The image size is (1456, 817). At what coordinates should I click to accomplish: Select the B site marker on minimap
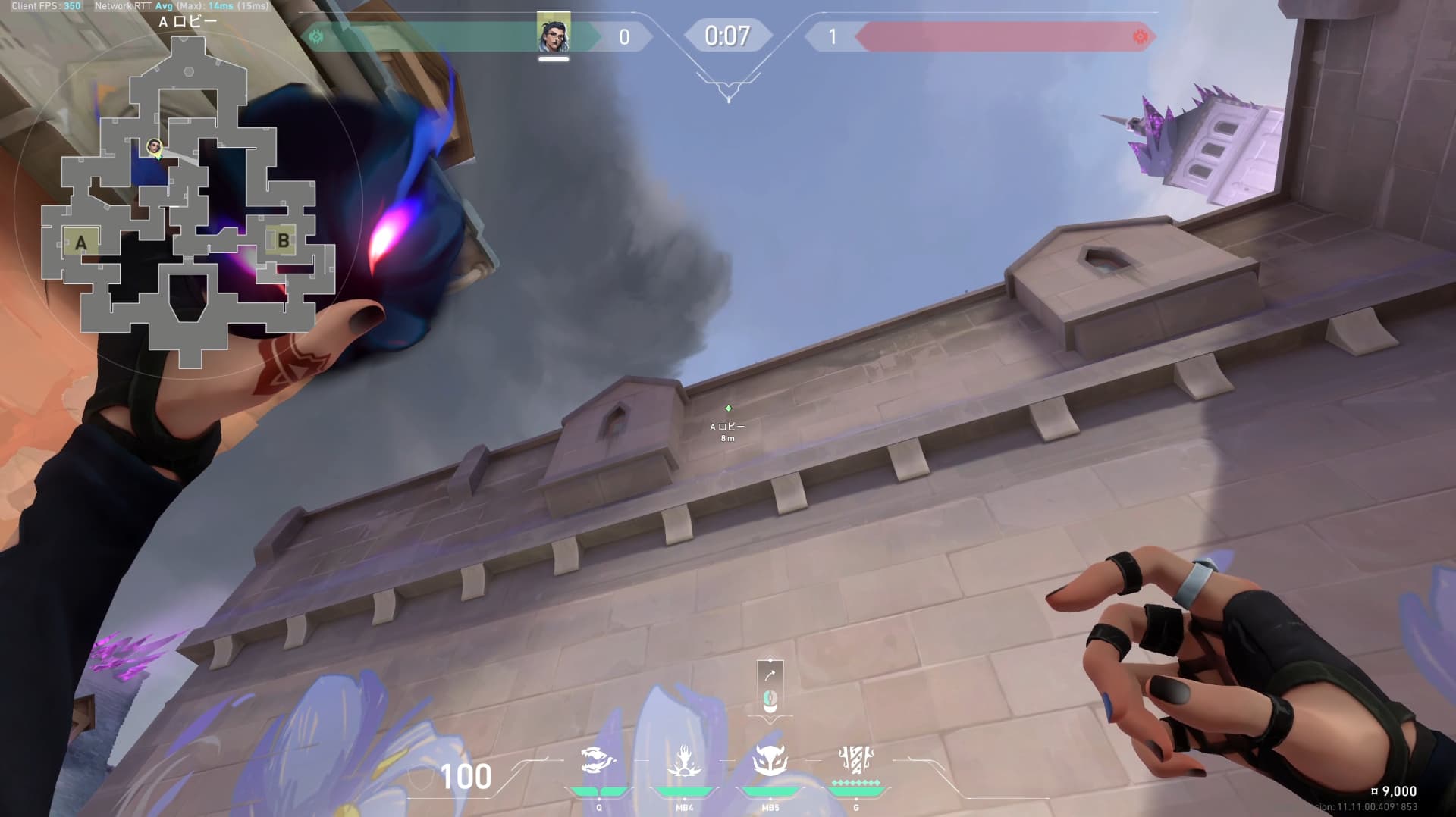pyautogui.click(x=283, y=241)
